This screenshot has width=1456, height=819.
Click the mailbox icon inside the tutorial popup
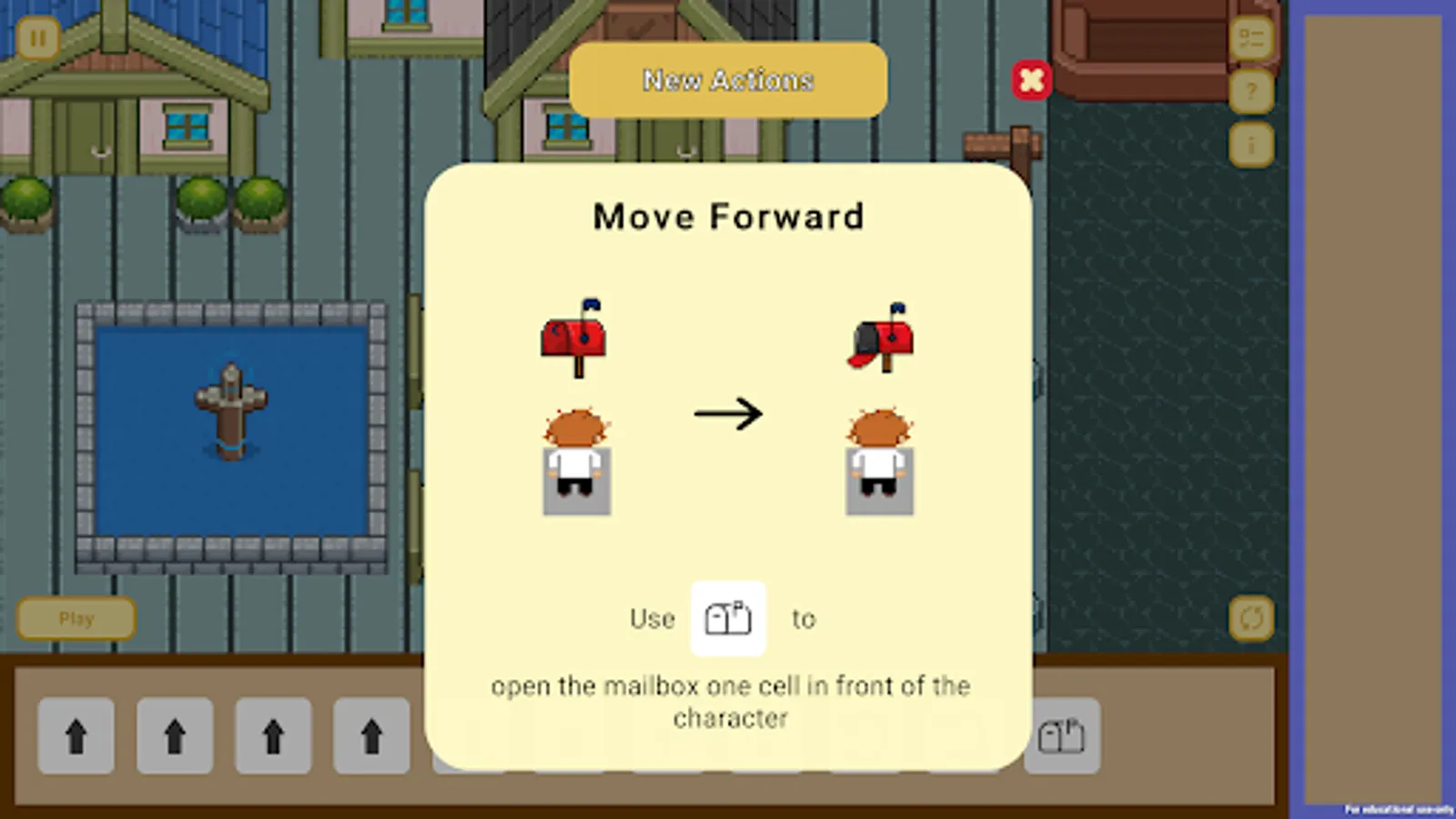(727, 620)
